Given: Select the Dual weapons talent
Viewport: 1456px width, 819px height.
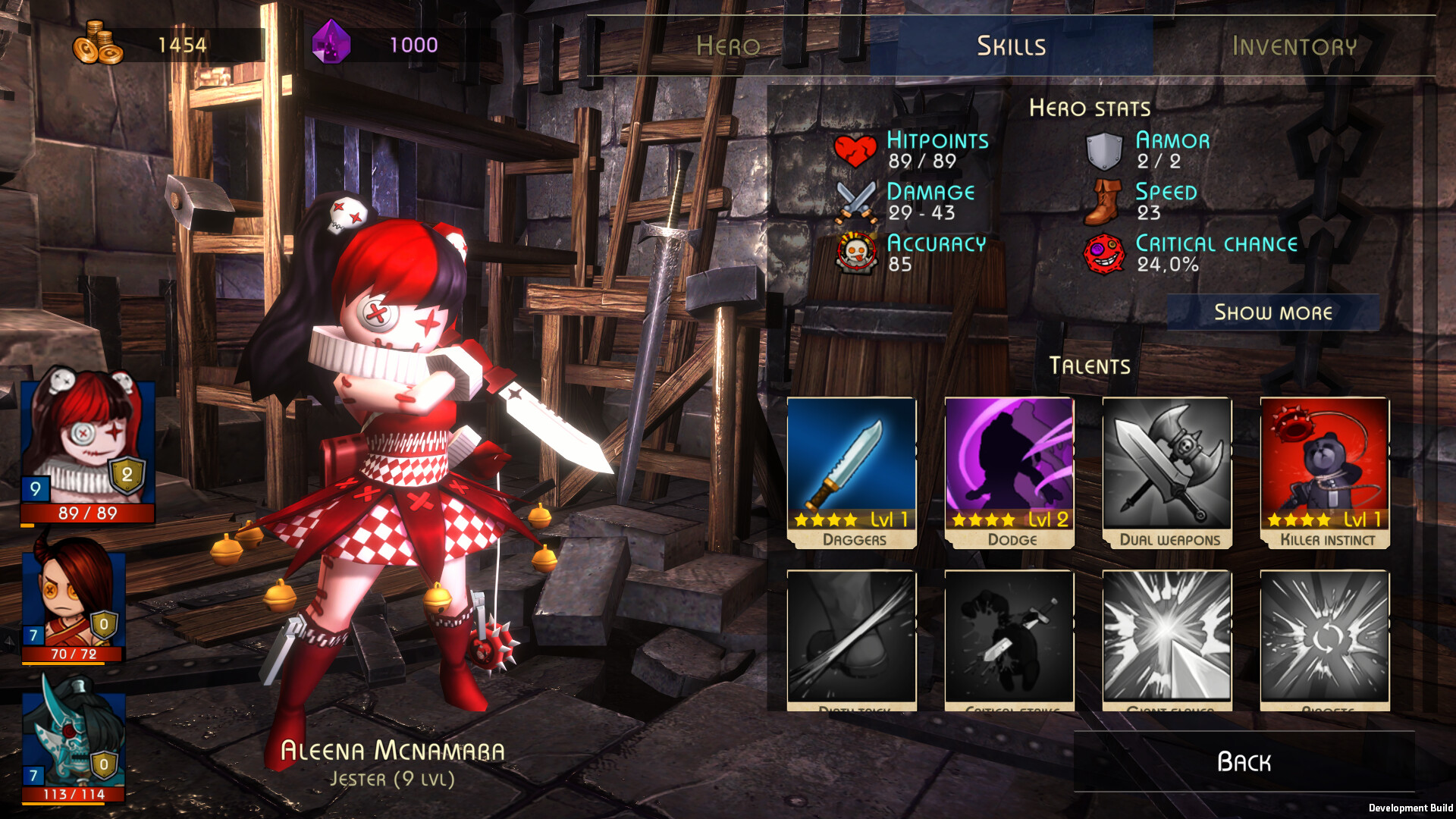Looking at the screenshot, I should coord(1166,470).
